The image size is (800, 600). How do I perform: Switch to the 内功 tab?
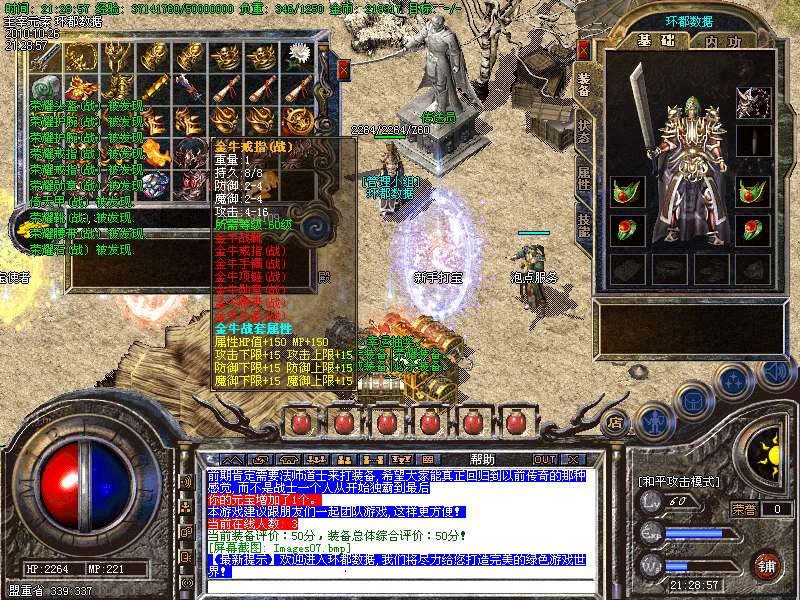tap(723, 42)
